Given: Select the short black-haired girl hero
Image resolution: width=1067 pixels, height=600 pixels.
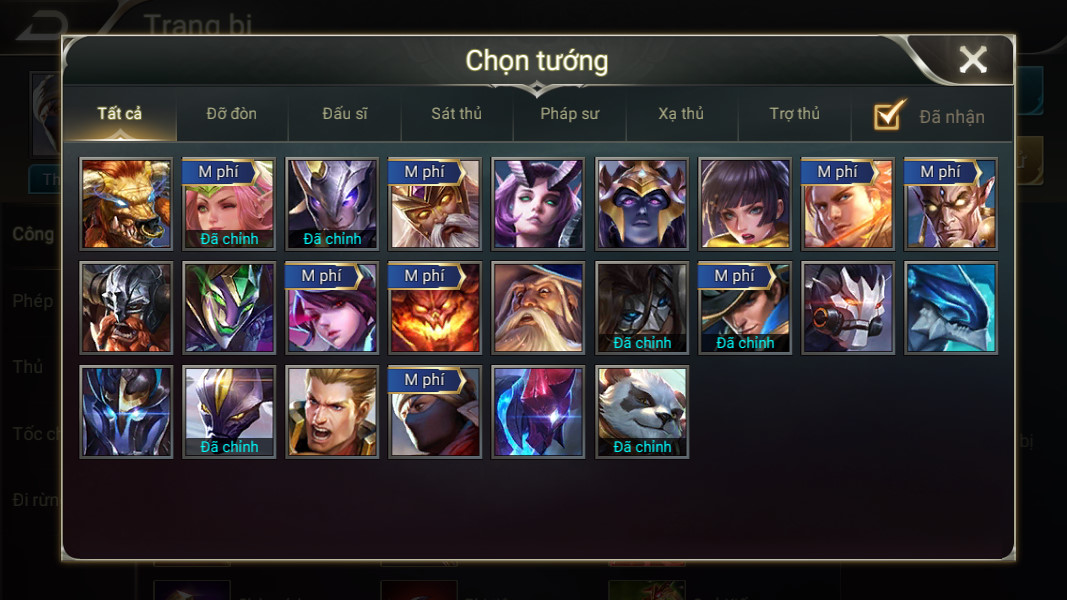Looking at the screenshot, I should click(x=744, y=203).
